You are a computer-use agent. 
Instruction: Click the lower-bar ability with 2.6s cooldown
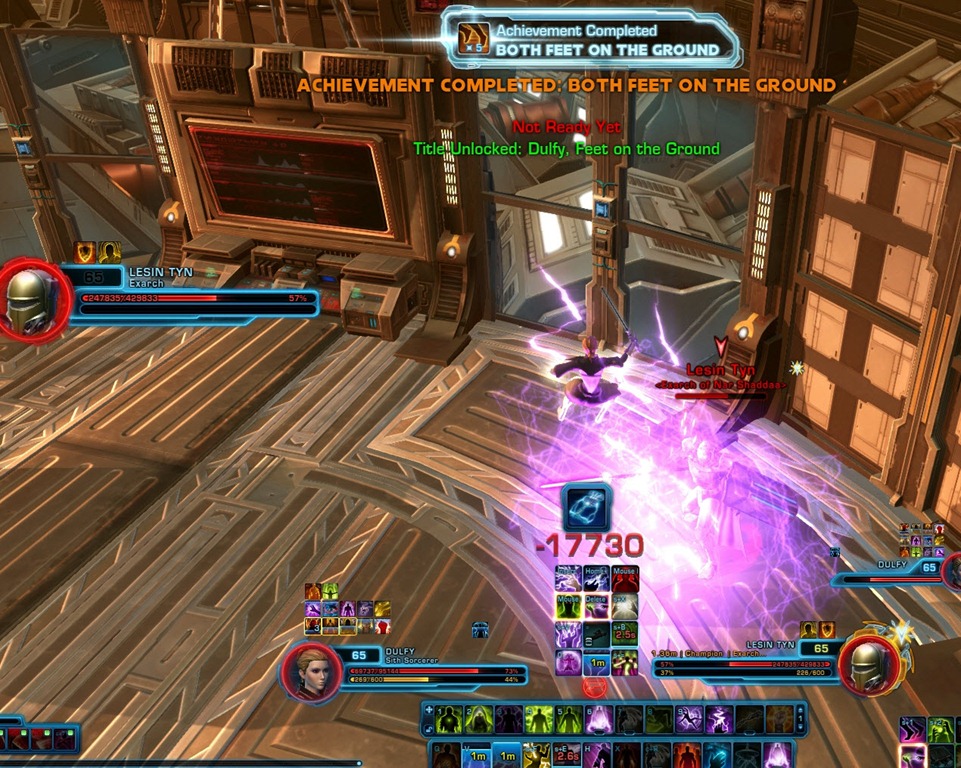[566, 755]
